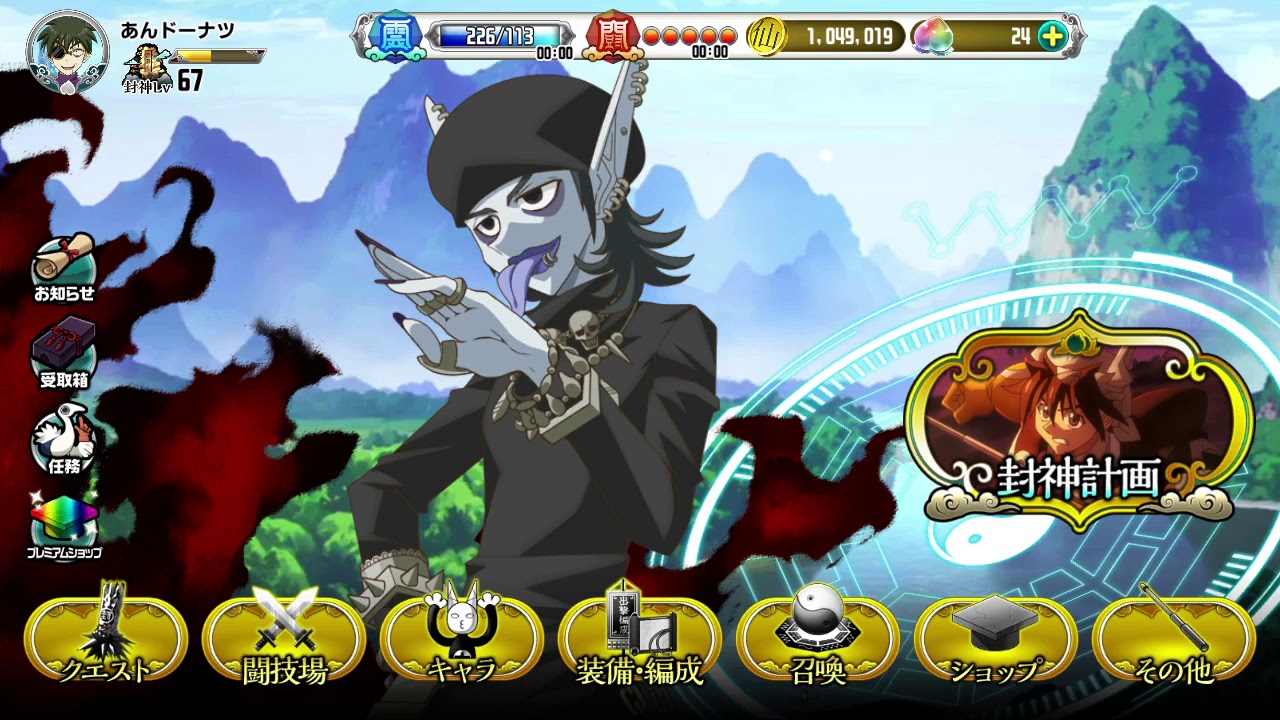Image resolution: width=1280 pixels, height=720 pixels.
Task: Open the 召喚 summon menu
Action: tap(818, 640)
